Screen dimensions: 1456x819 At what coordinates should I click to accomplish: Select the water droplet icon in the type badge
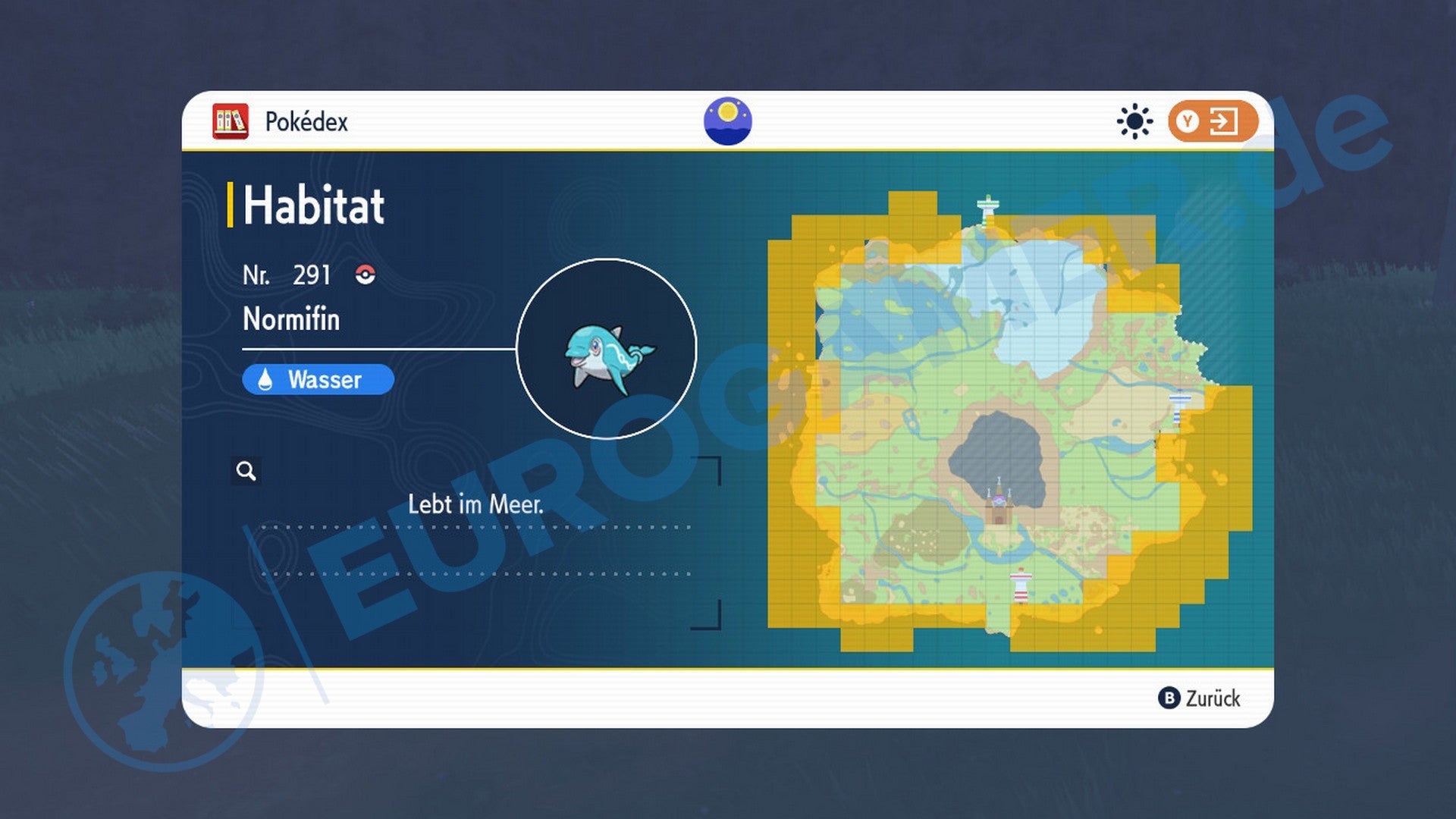click(265, 380)
